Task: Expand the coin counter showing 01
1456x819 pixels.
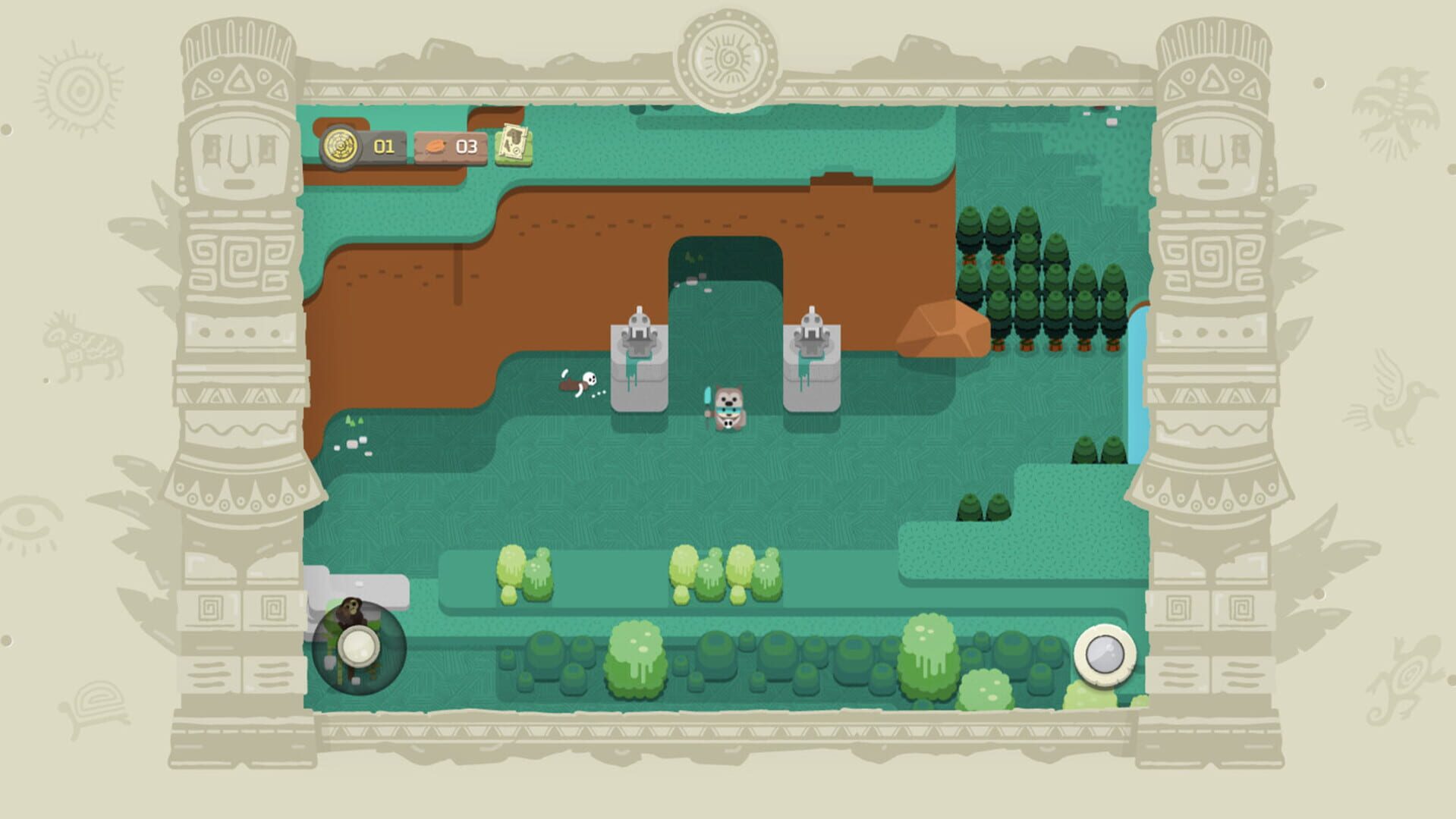Action: click(386, 146)
